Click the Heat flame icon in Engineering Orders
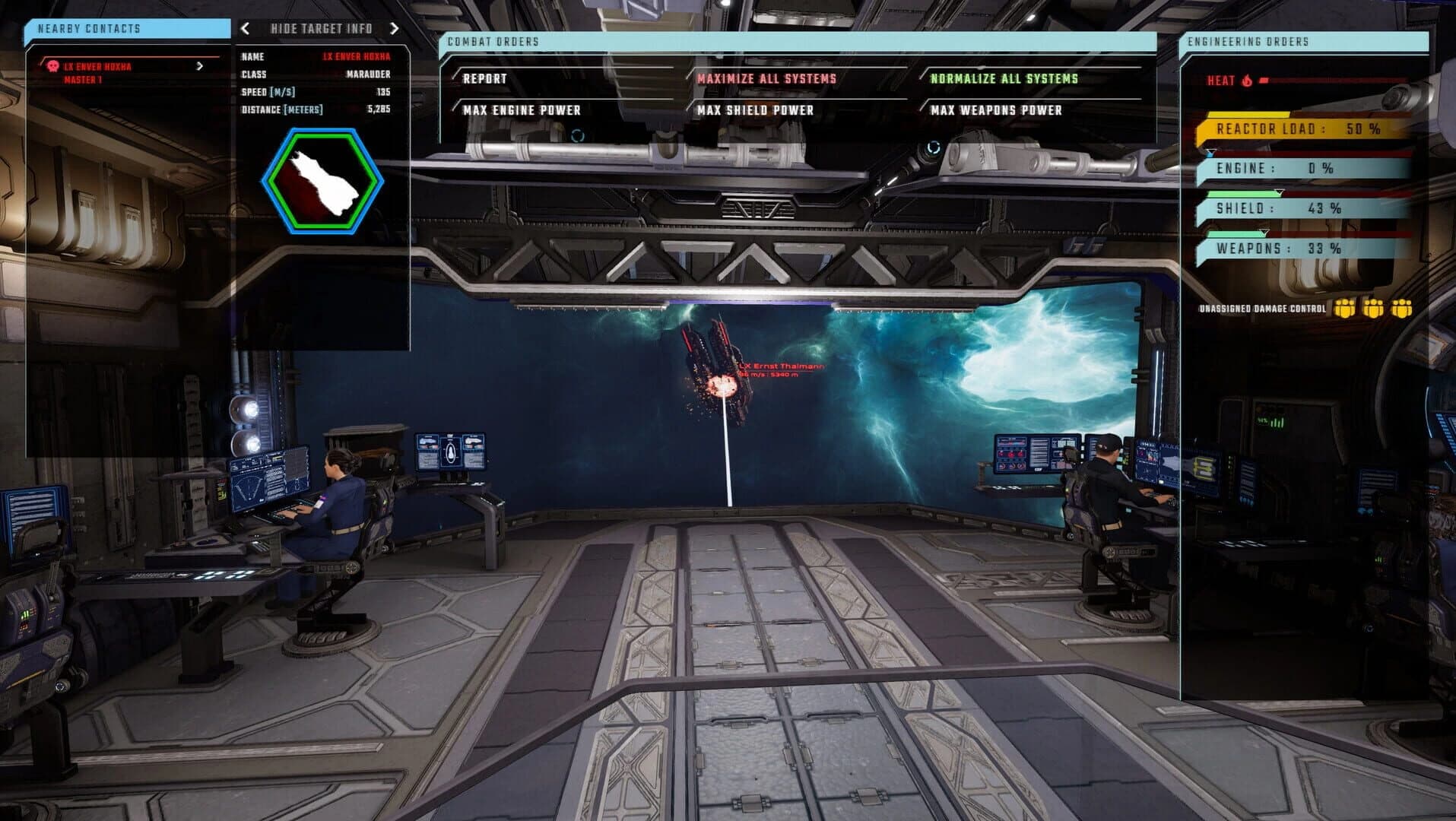Image resolution: width=1456 pixels, height=821 pixels. [1247, 81]
